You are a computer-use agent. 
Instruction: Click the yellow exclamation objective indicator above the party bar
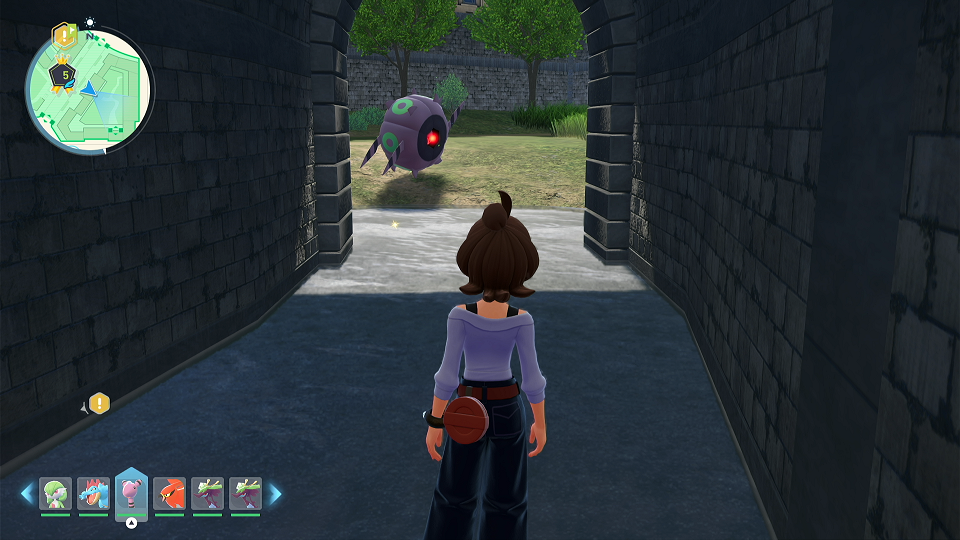tap(99, 404)
